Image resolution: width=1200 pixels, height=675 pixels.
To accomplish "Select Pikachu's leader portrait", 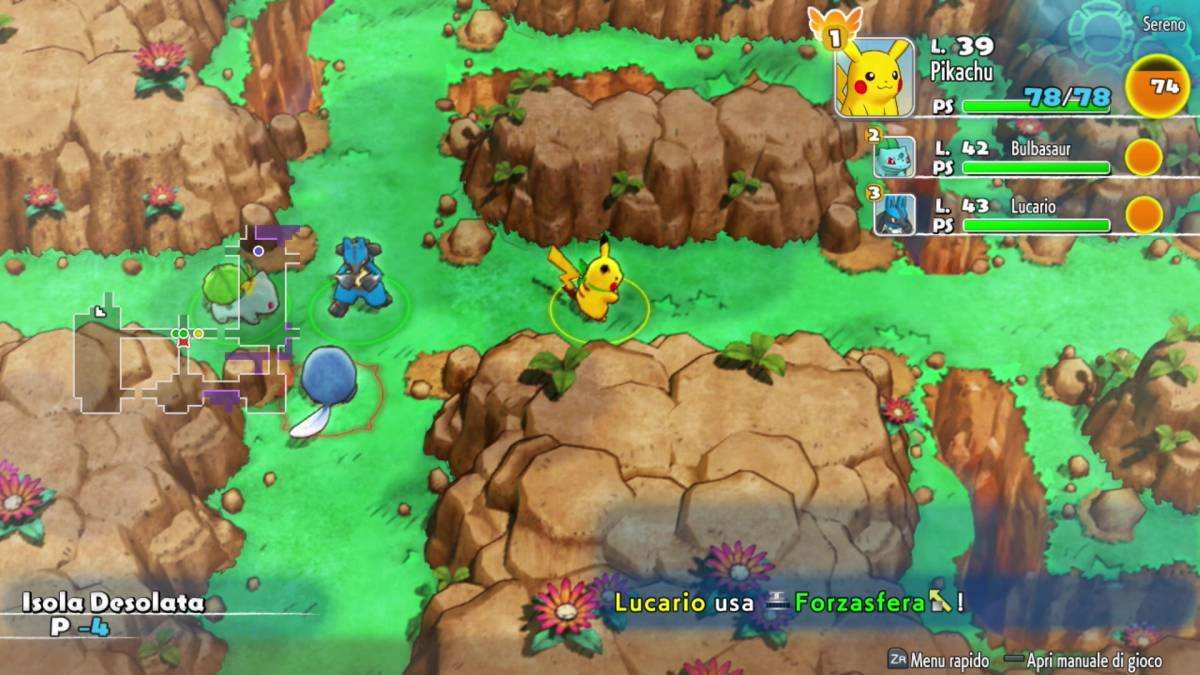I will pyautogui.click(x=874, y=77).
